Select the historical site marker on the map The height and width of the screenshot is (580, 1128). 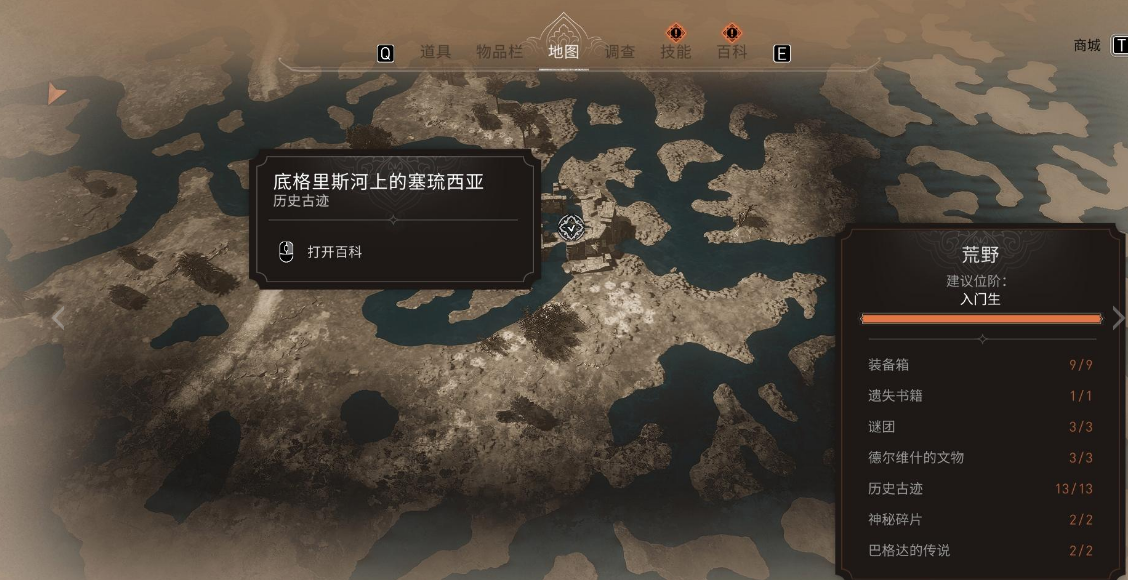pos(571,228)
